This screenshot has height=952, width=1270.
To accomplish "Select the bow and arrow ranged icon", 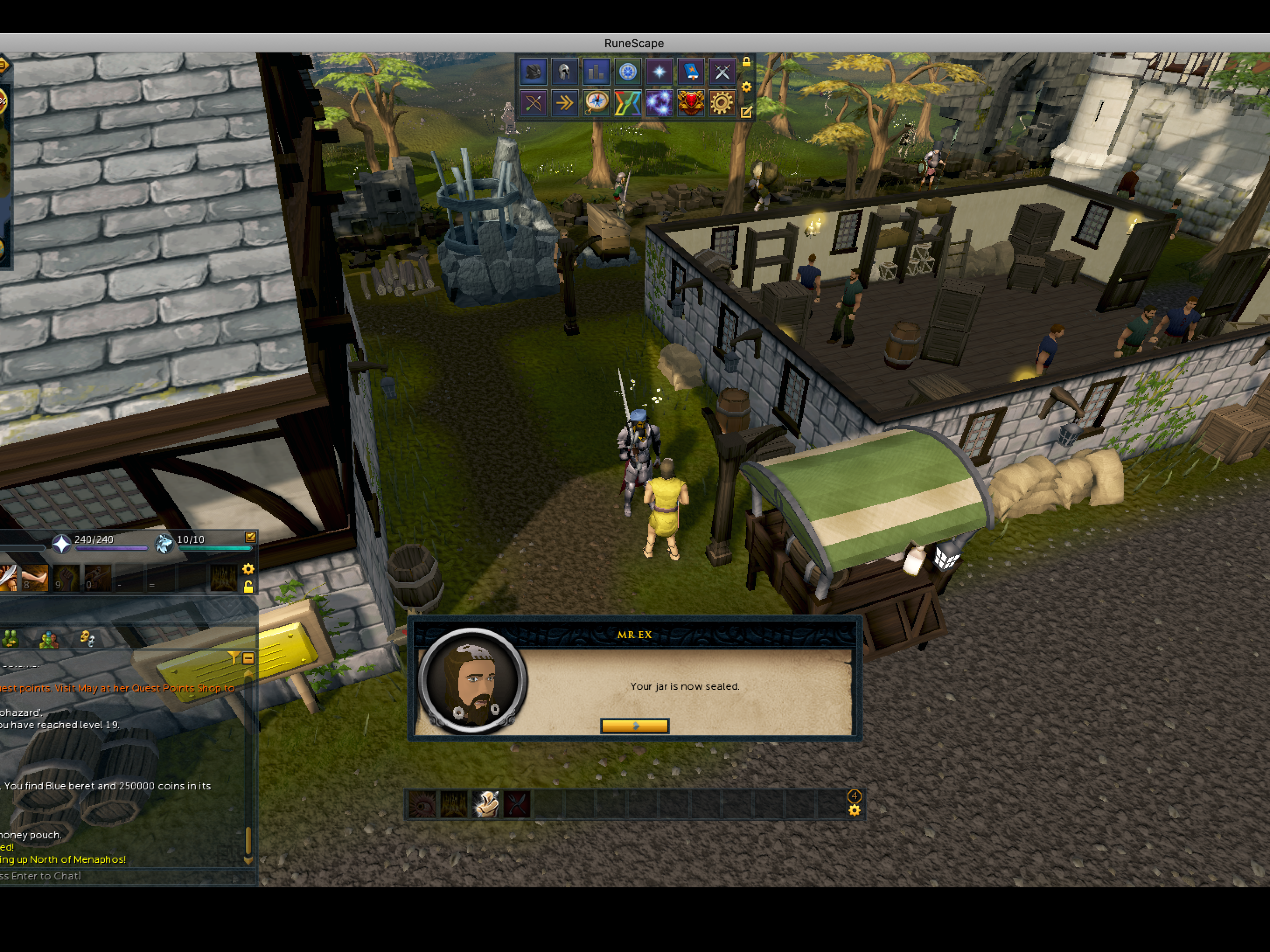I will point(533,104).
